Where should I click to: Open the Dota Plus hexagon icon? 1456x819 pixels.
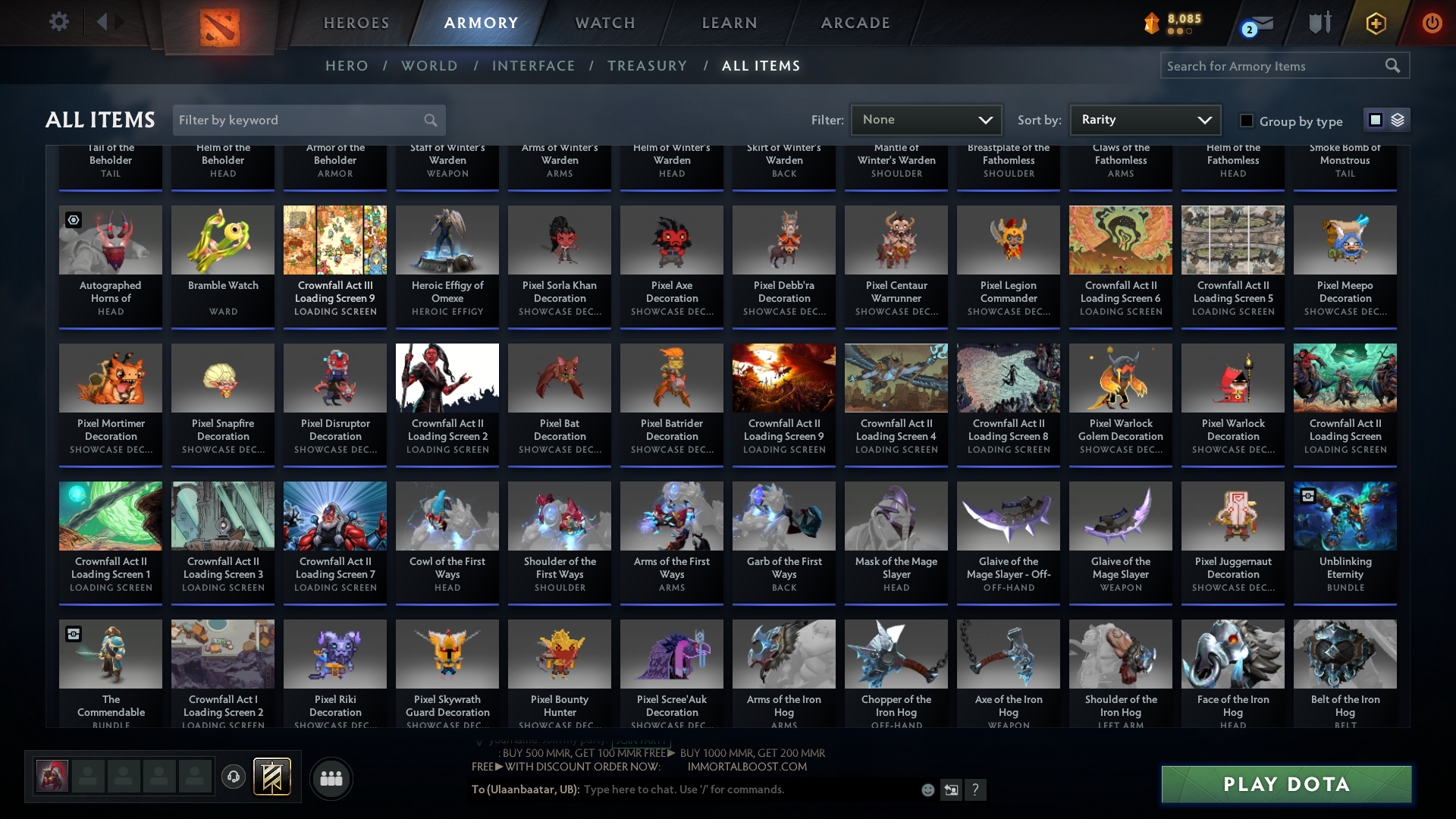click(1376, 24)
